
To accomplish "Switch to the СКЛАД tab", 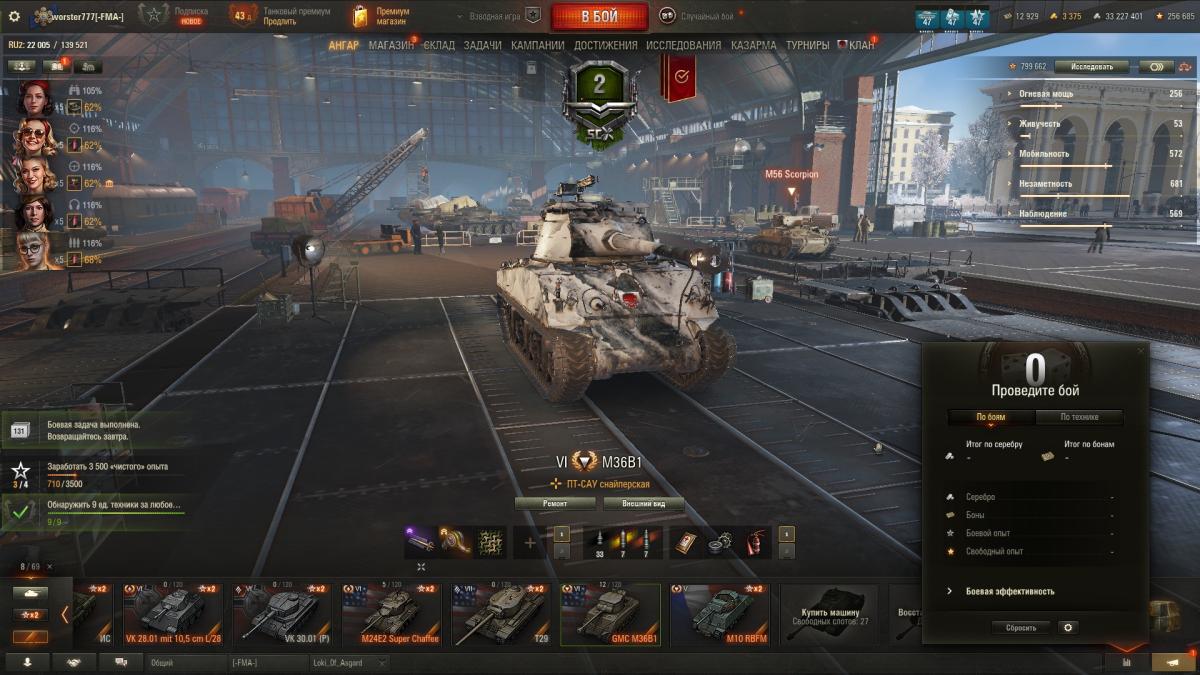I will 439,45.
